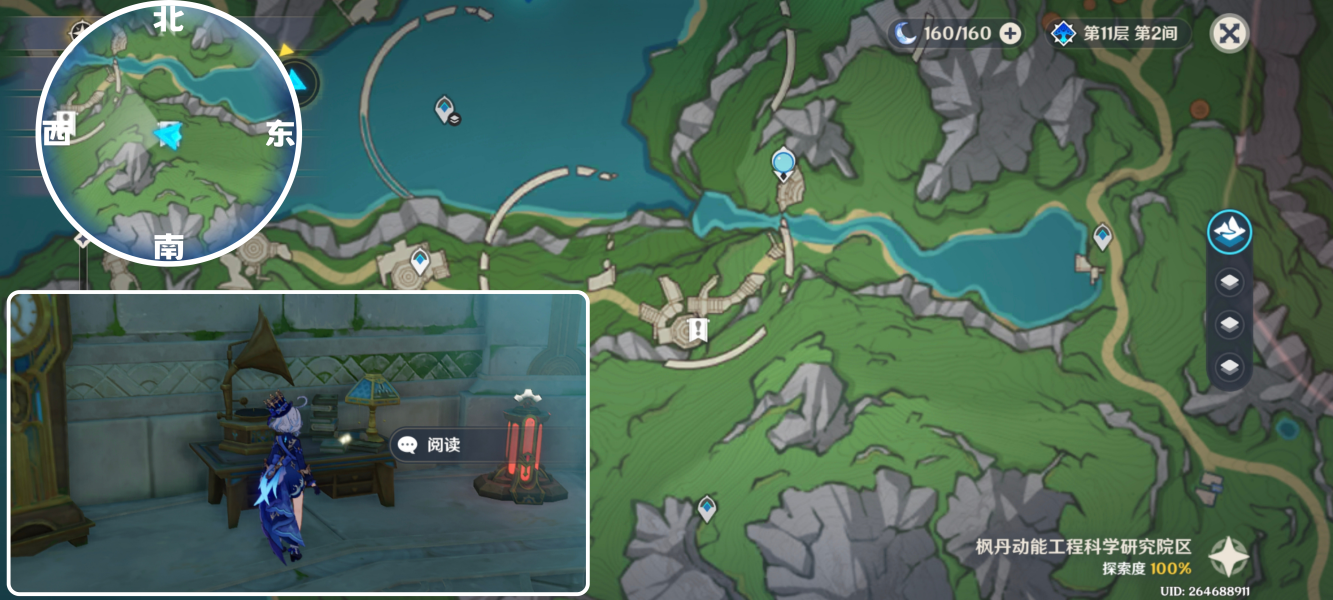Select the teleport waypoint in the lake
The height and width of the screenshot is (600, 1333).
coord(446,108)
